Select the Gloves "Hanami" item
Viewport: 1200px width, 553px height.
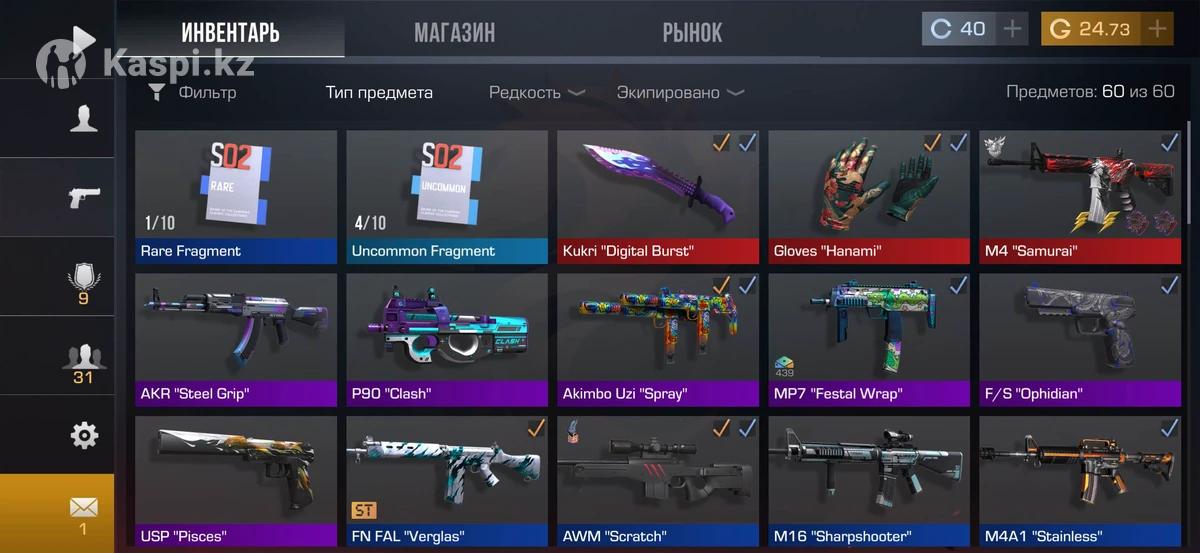pyautogui.click(x=869, y=196)
